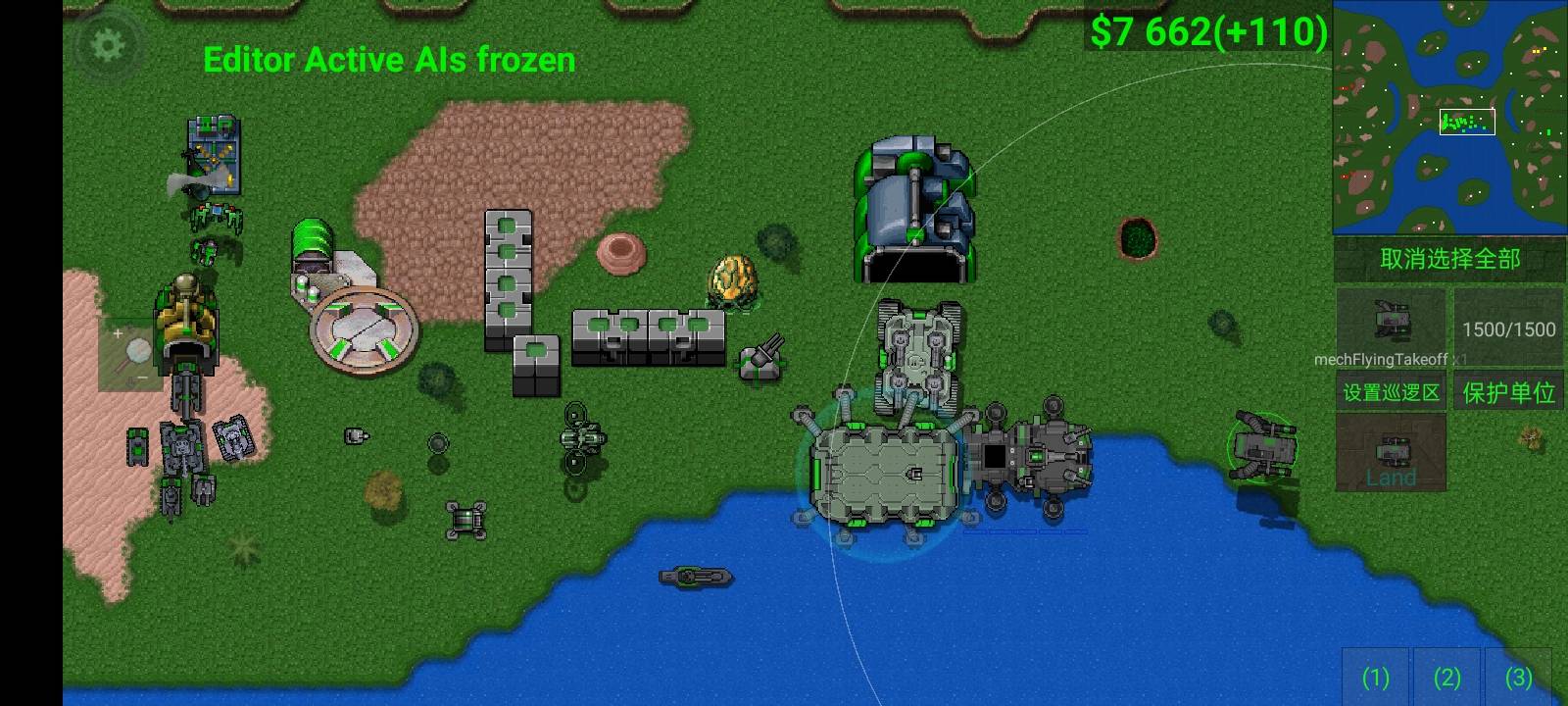
Task: Click the minimap to move the camera
Action: (x=1450, y=118)
